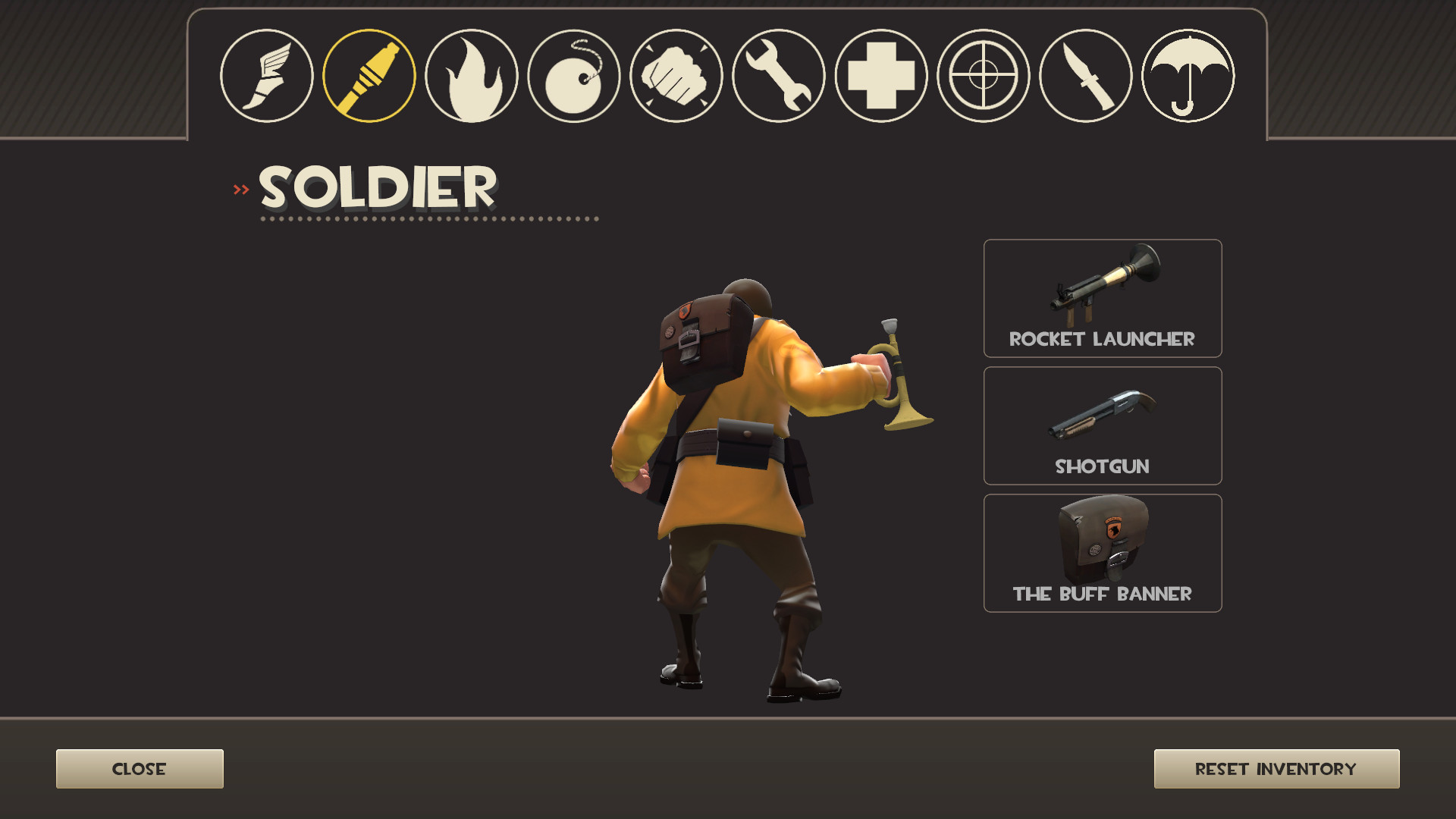Image resolution: width=1456 pixels, height=819 pixels.
Task: Switch to the highlighted Soldier rocket tab
Action: [x=371, y=76]
